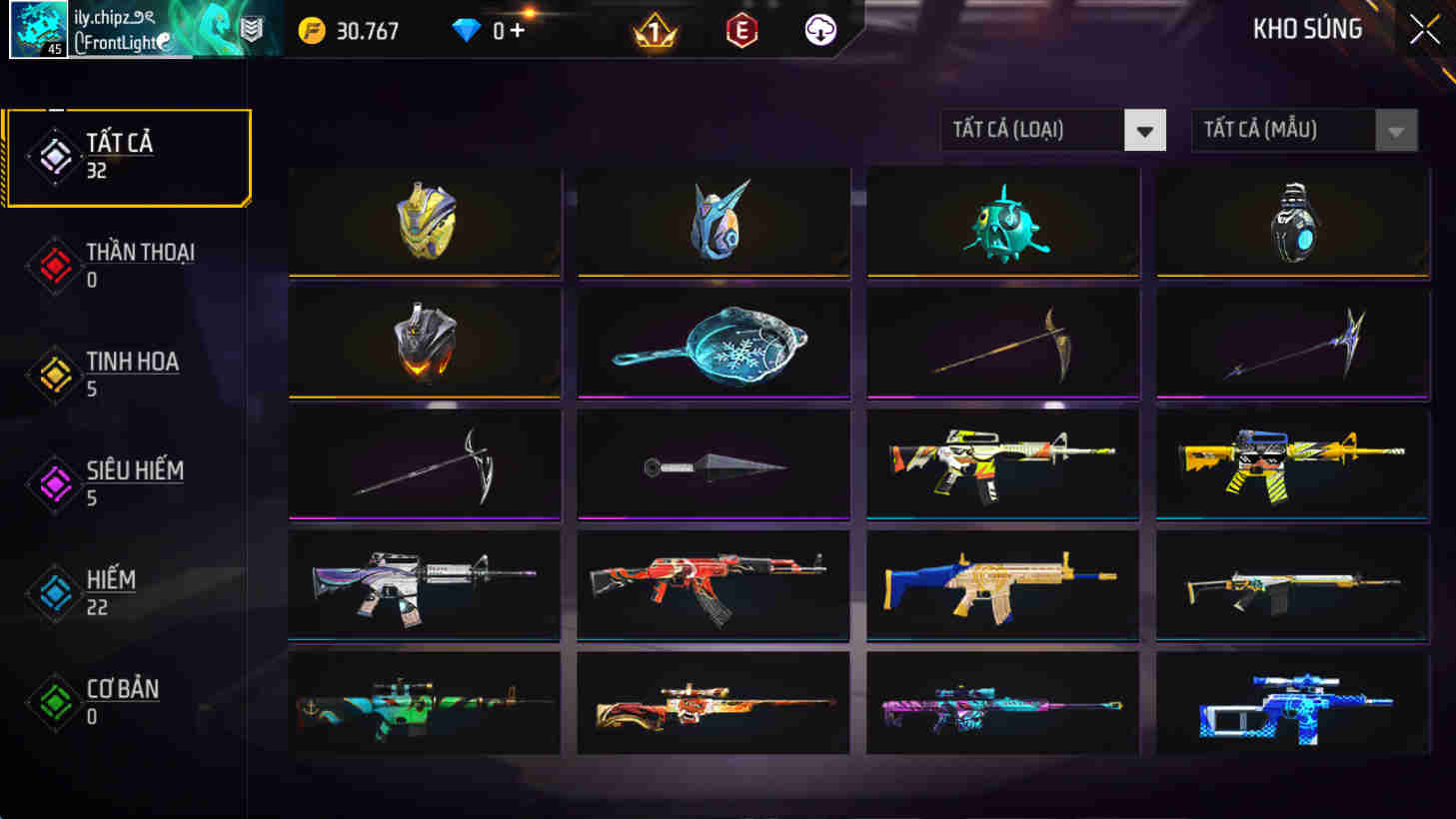This screenshot has width=1456, height=819.
Task: Select the frozen frying pan skin thumbnail
Action: click(x=713, y=343)
